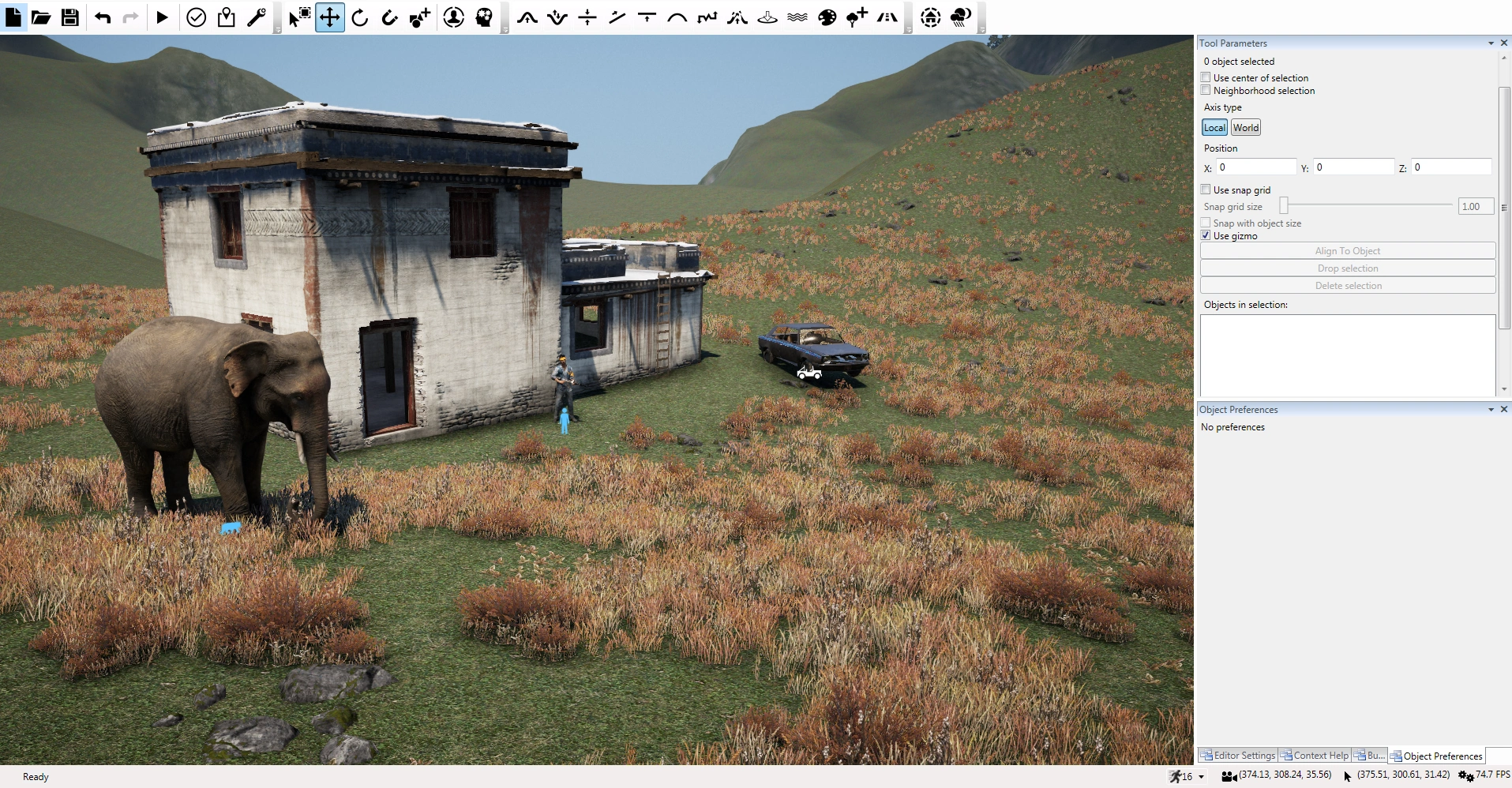Open the terrain texture paint tool
Screen dimensions: 1512x788
point(827,17)
